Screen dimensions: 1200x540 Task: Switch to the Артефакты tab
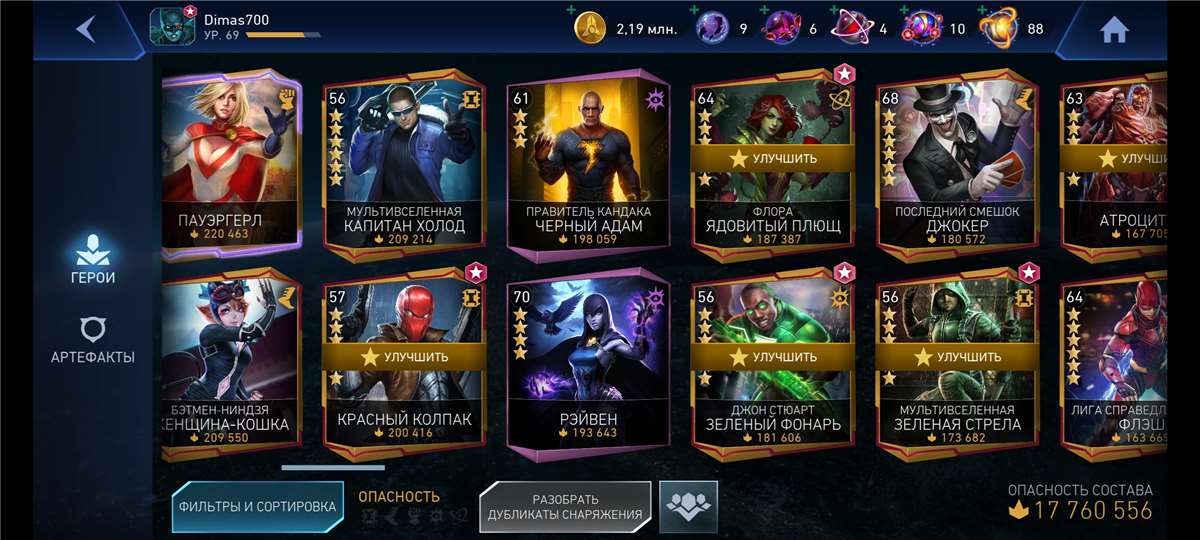click(x=93, y=340)
